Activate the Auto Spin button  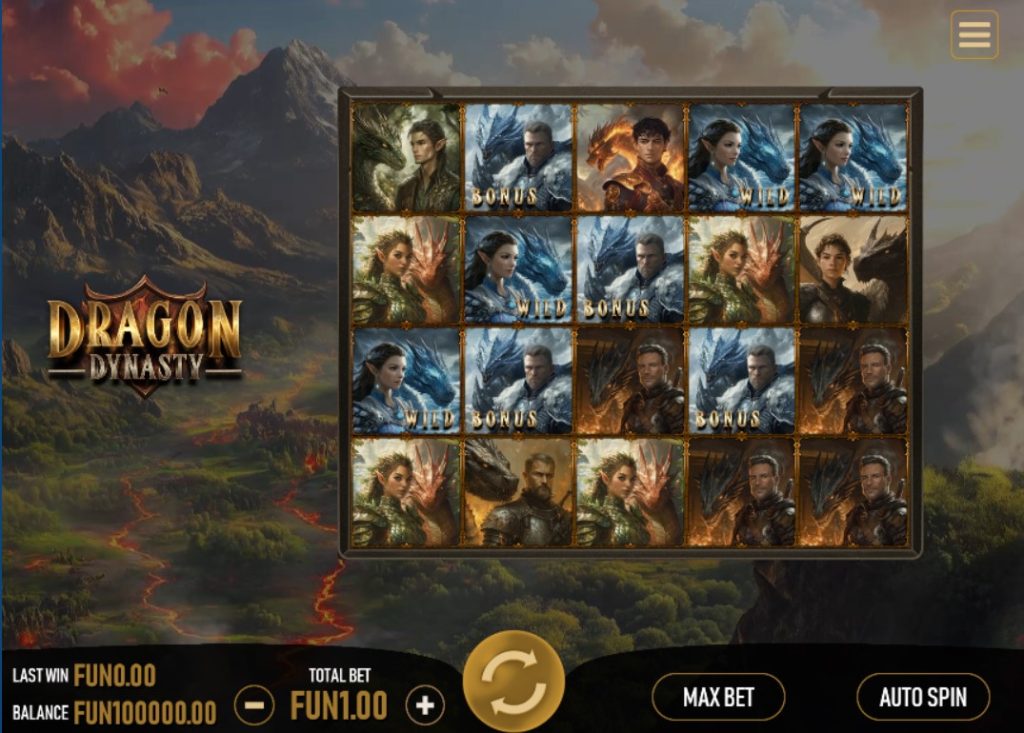923,697
